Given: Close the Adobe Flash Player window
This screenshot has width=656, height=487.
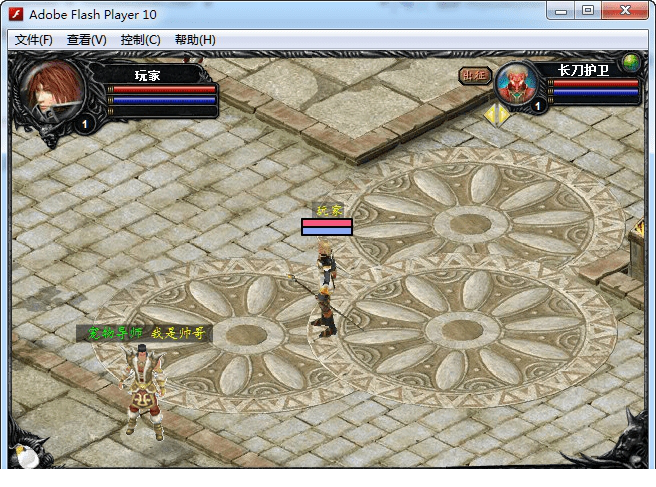Looking at the screenshot, I should (628, 11).
